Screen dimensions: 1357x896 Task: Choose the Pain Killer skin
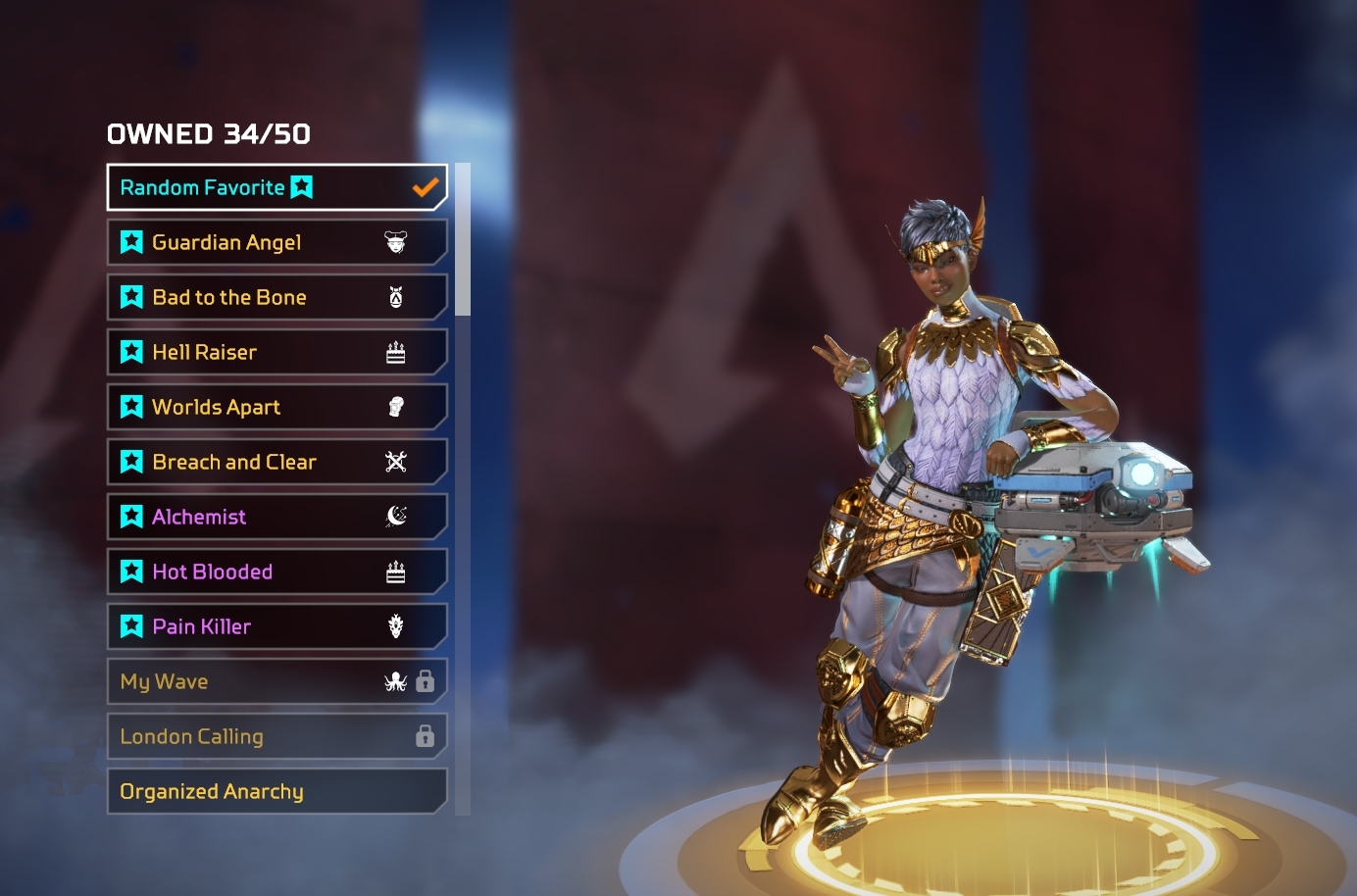[x=275, y=626]
